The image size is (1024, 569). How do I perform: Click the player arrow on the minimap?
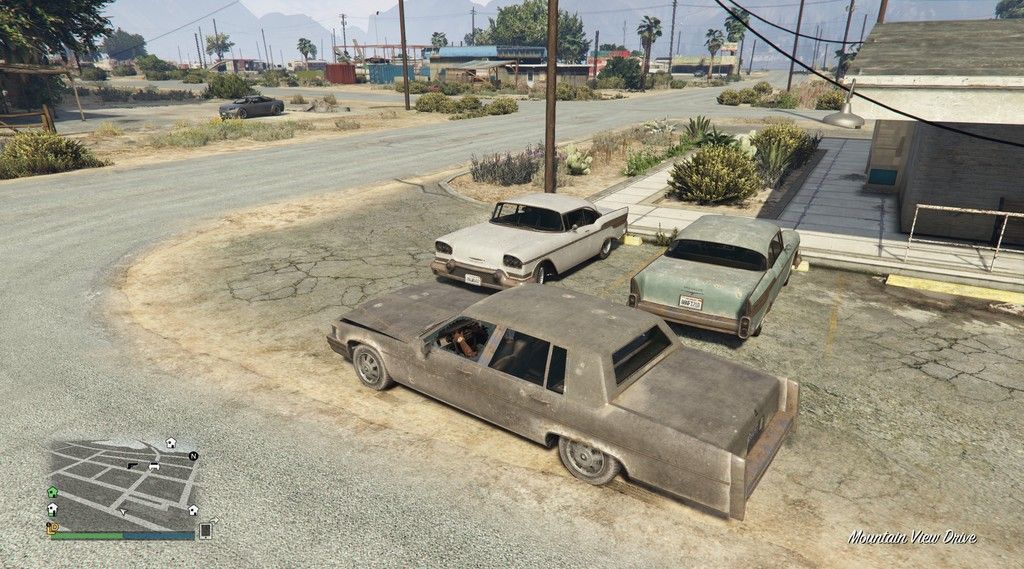pos(123,511)
